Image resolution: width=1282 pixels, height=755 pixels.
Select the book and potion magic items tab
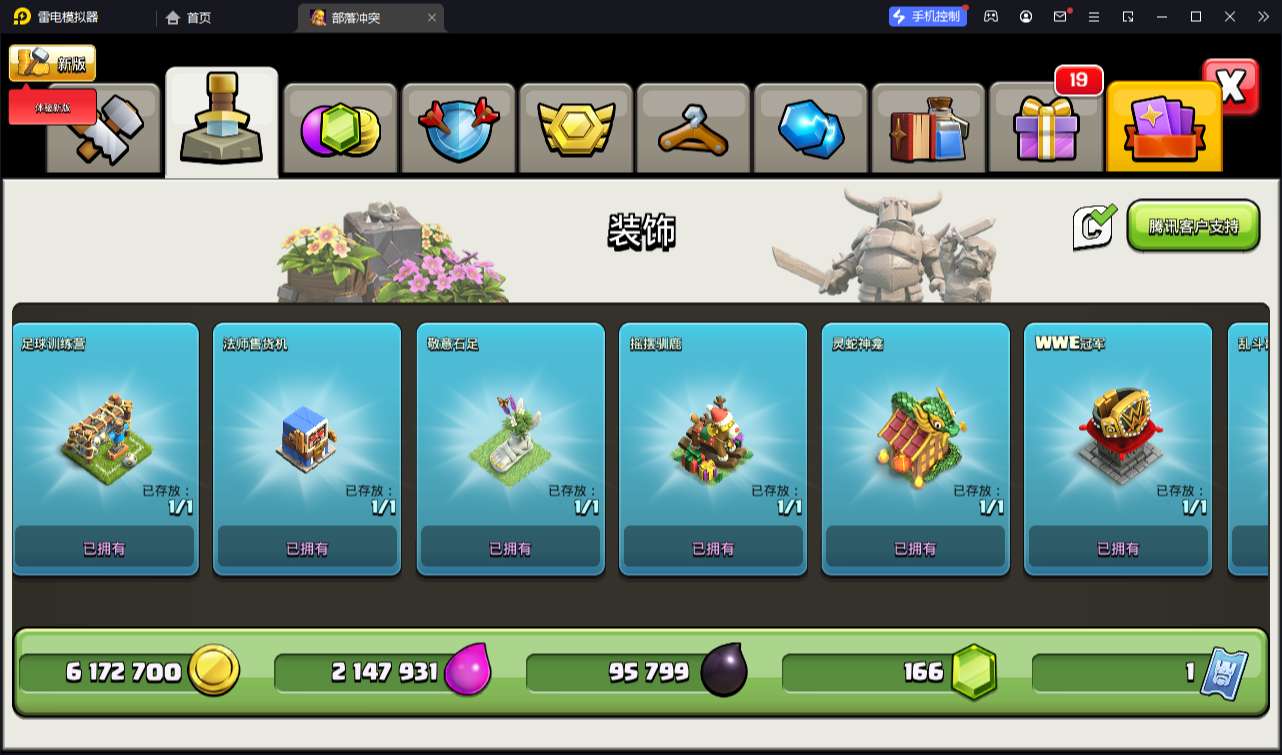pyautogui.click(x=928, y=130)
